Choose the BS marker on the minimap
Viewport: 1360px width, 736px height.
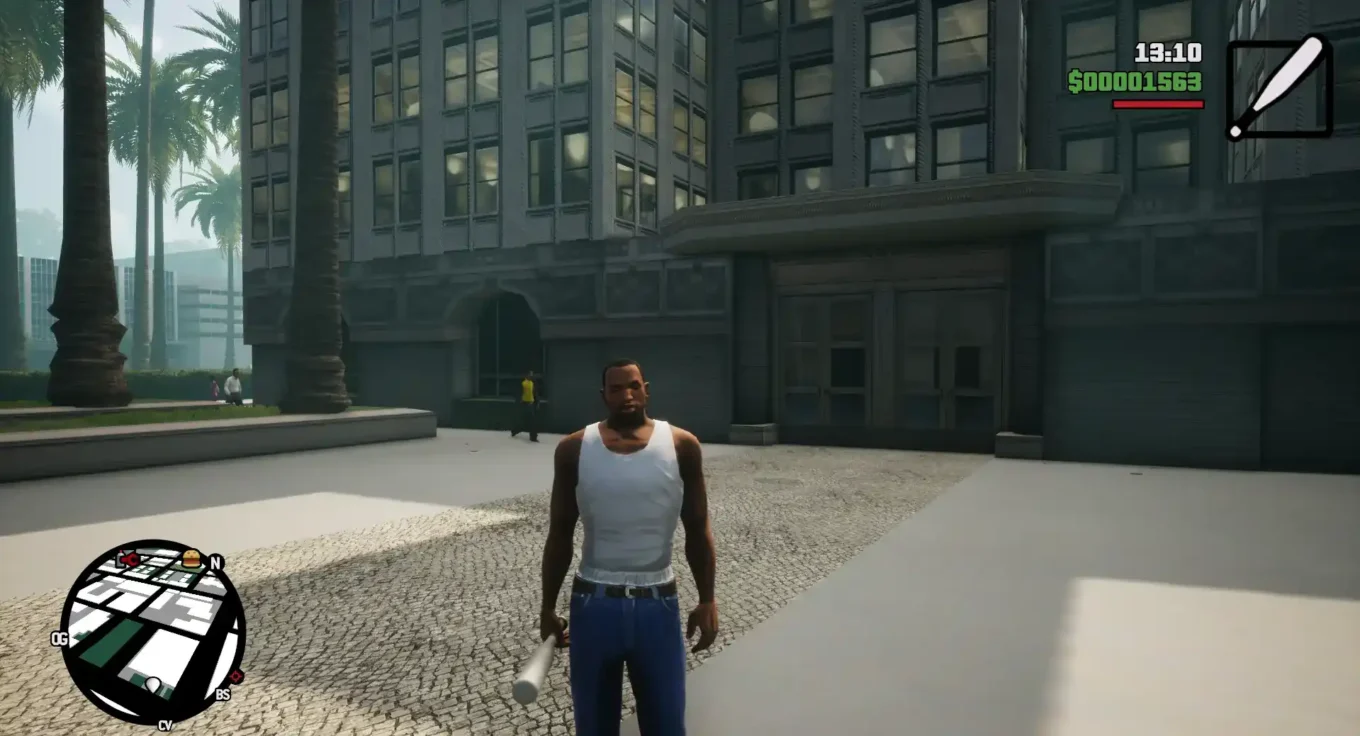pyautogui.click(x=222, y=694)
